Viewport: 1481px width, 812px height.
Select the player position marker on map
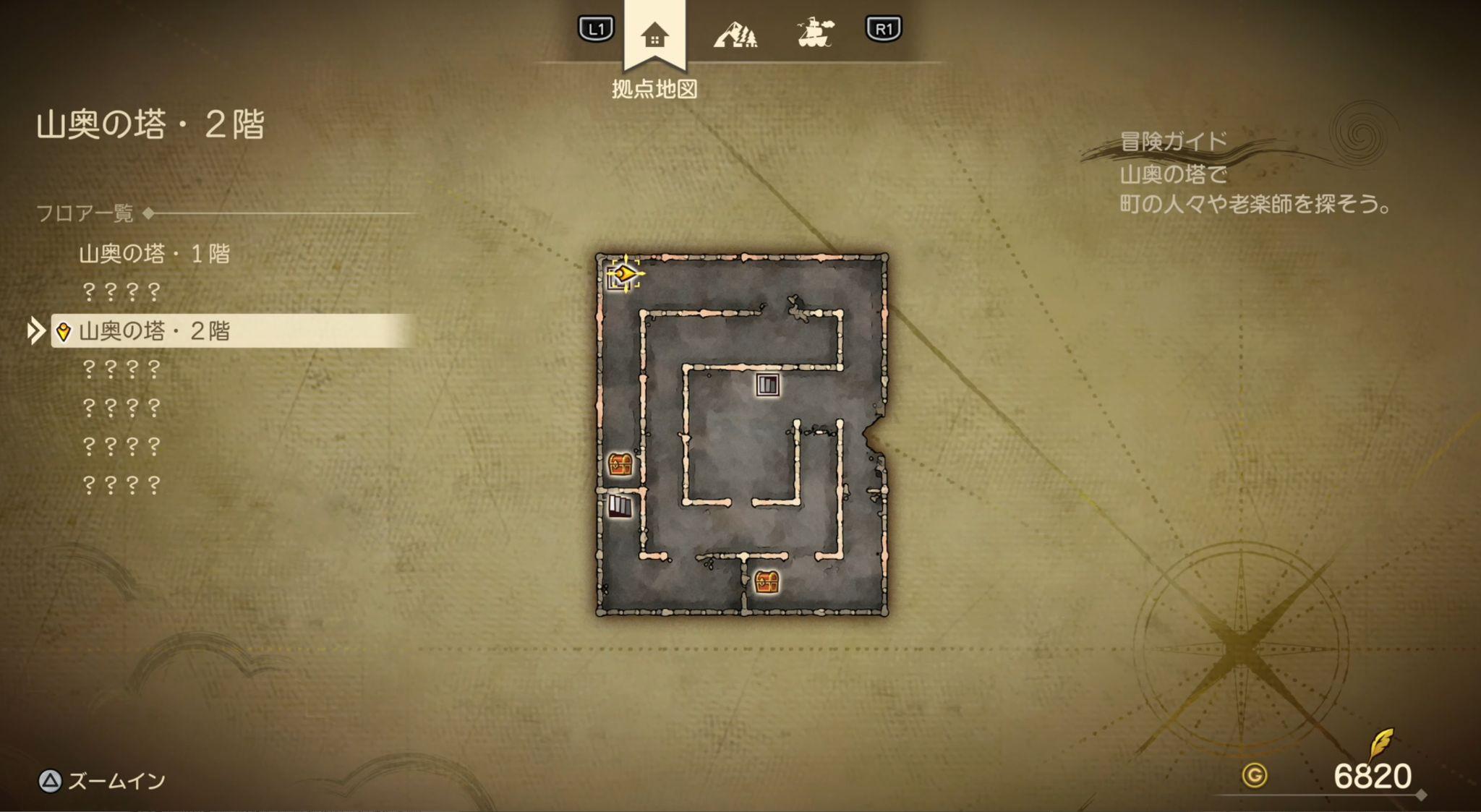point(623,274)
